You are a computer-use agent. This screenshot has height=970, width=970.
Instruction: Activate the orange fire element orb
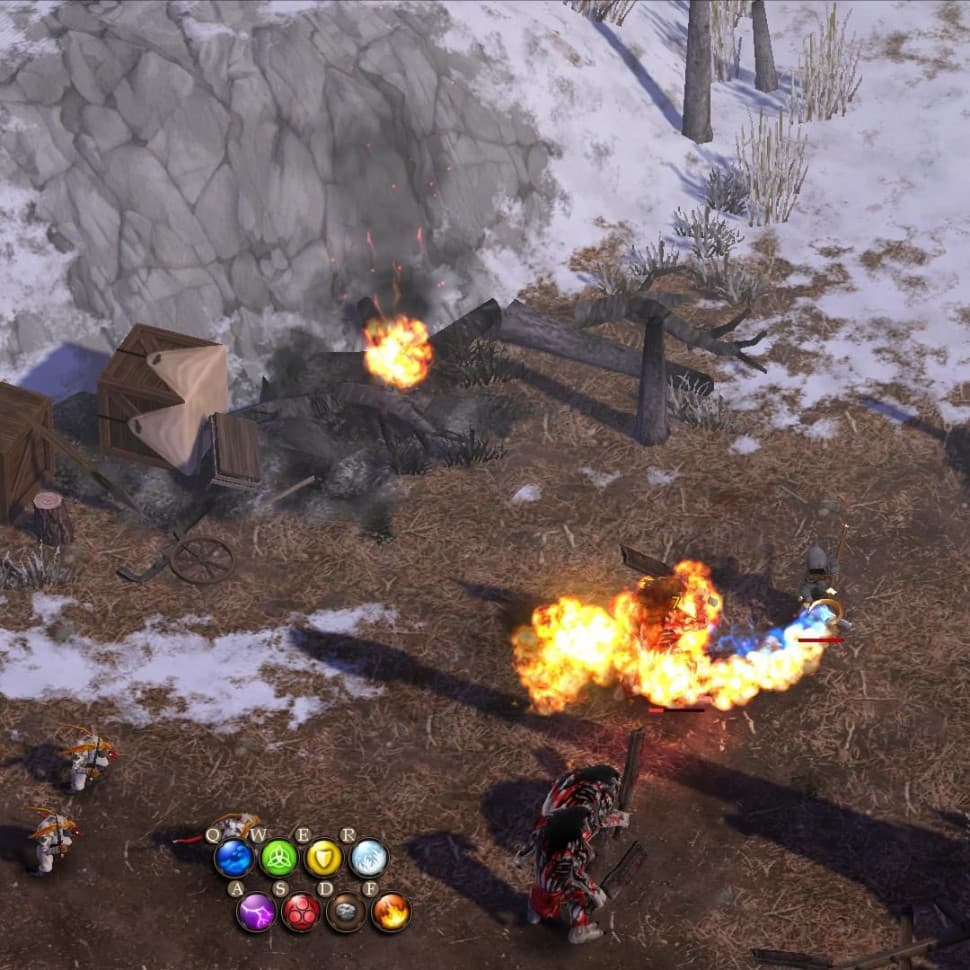pos(391,912)
